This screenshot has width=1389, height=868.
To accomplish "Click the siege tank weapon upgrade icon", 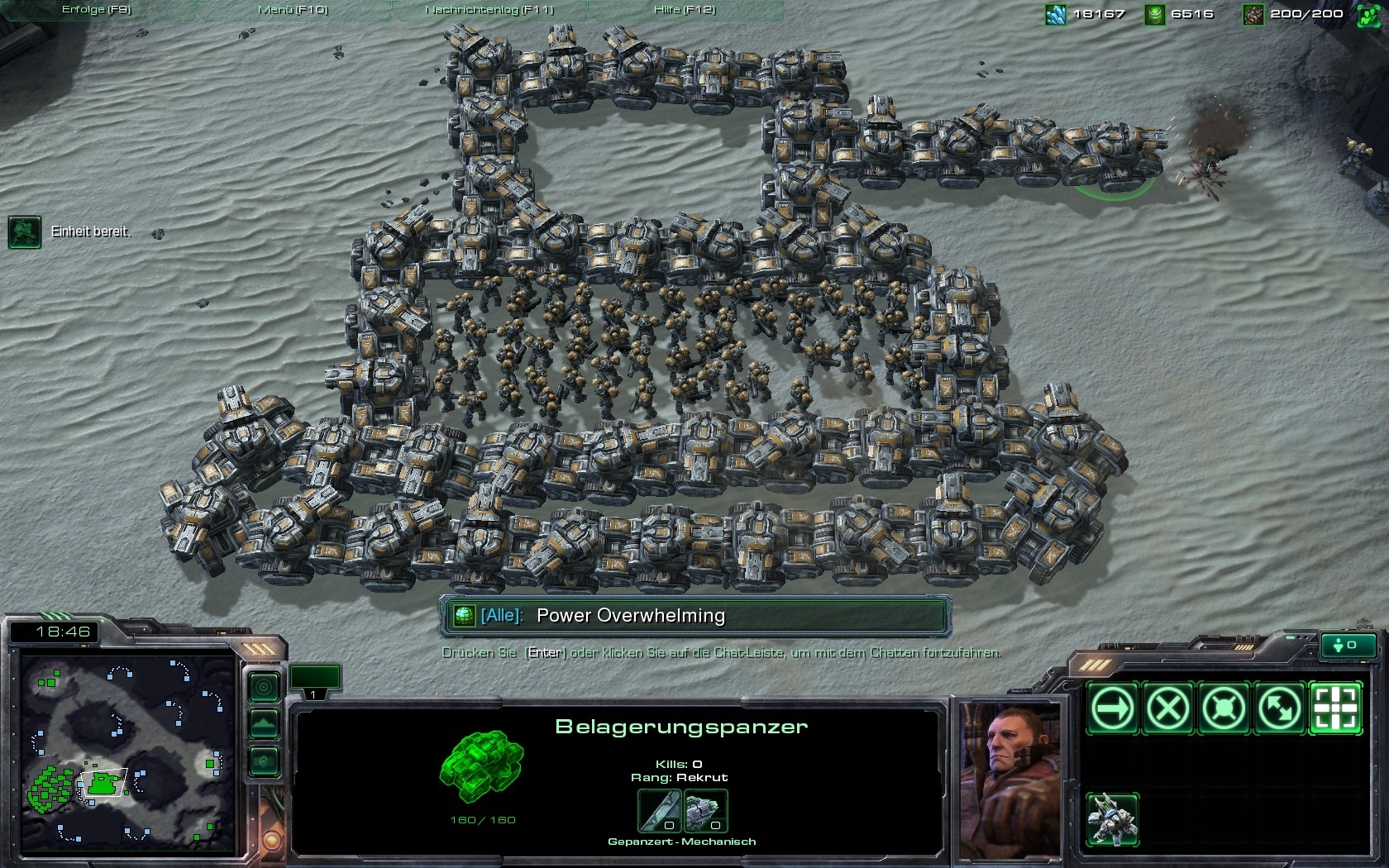I will click(659, 811).
